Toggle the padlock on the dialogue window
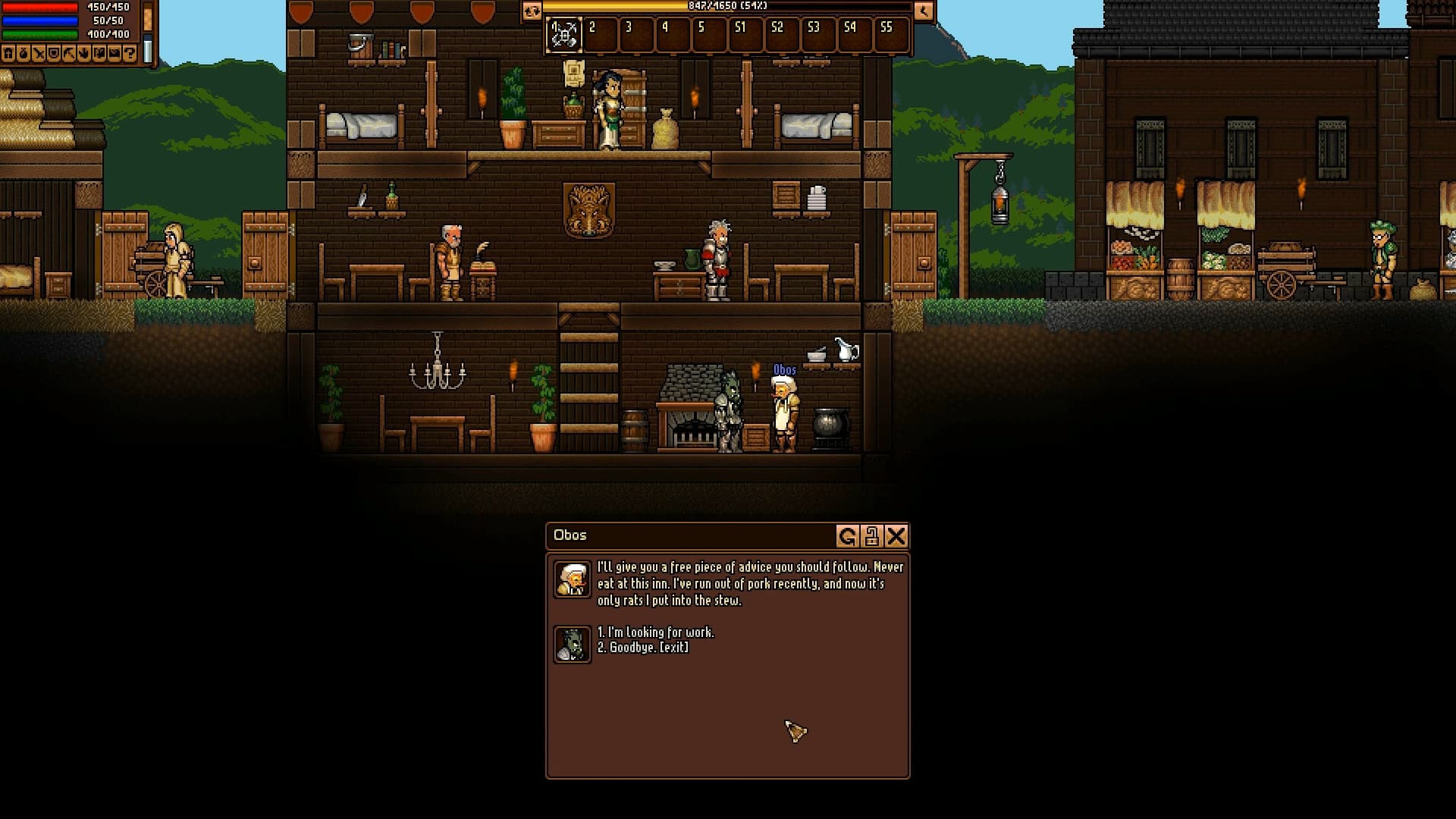Image resolution: width=1456 pixels, height=819 pixels. click(872, 537)
